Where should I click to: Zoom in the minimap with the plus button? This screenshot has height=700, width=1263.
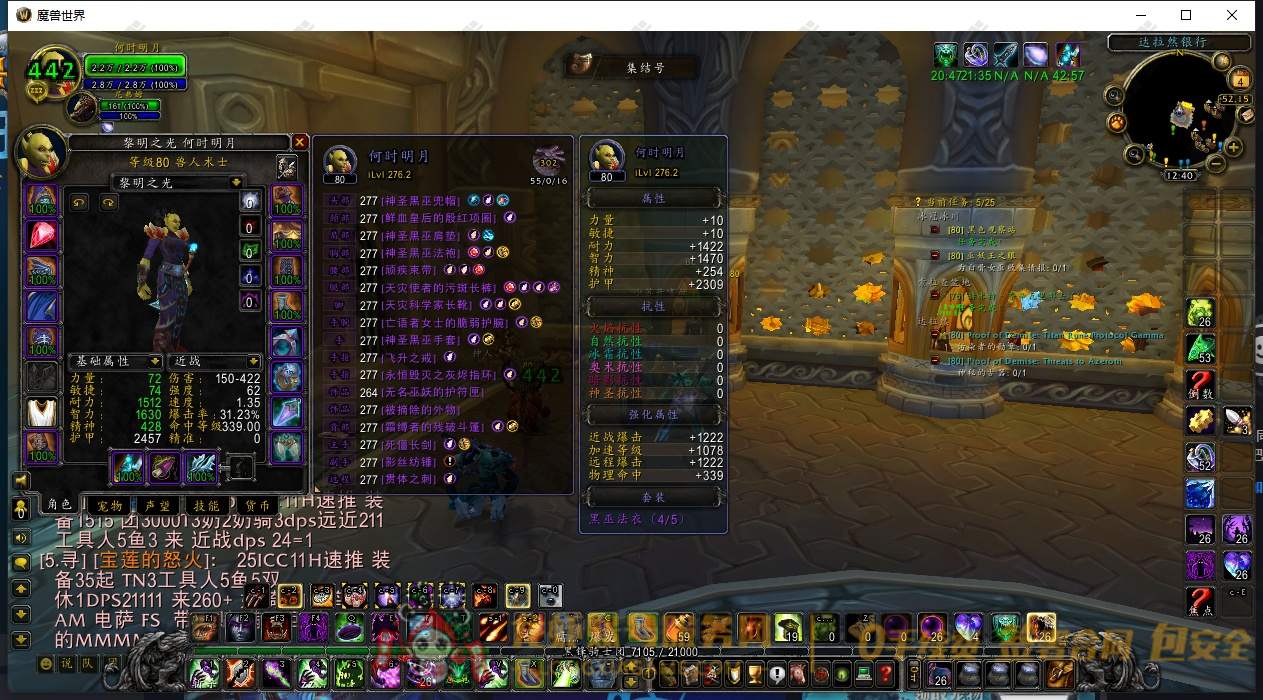(1234, 148)
